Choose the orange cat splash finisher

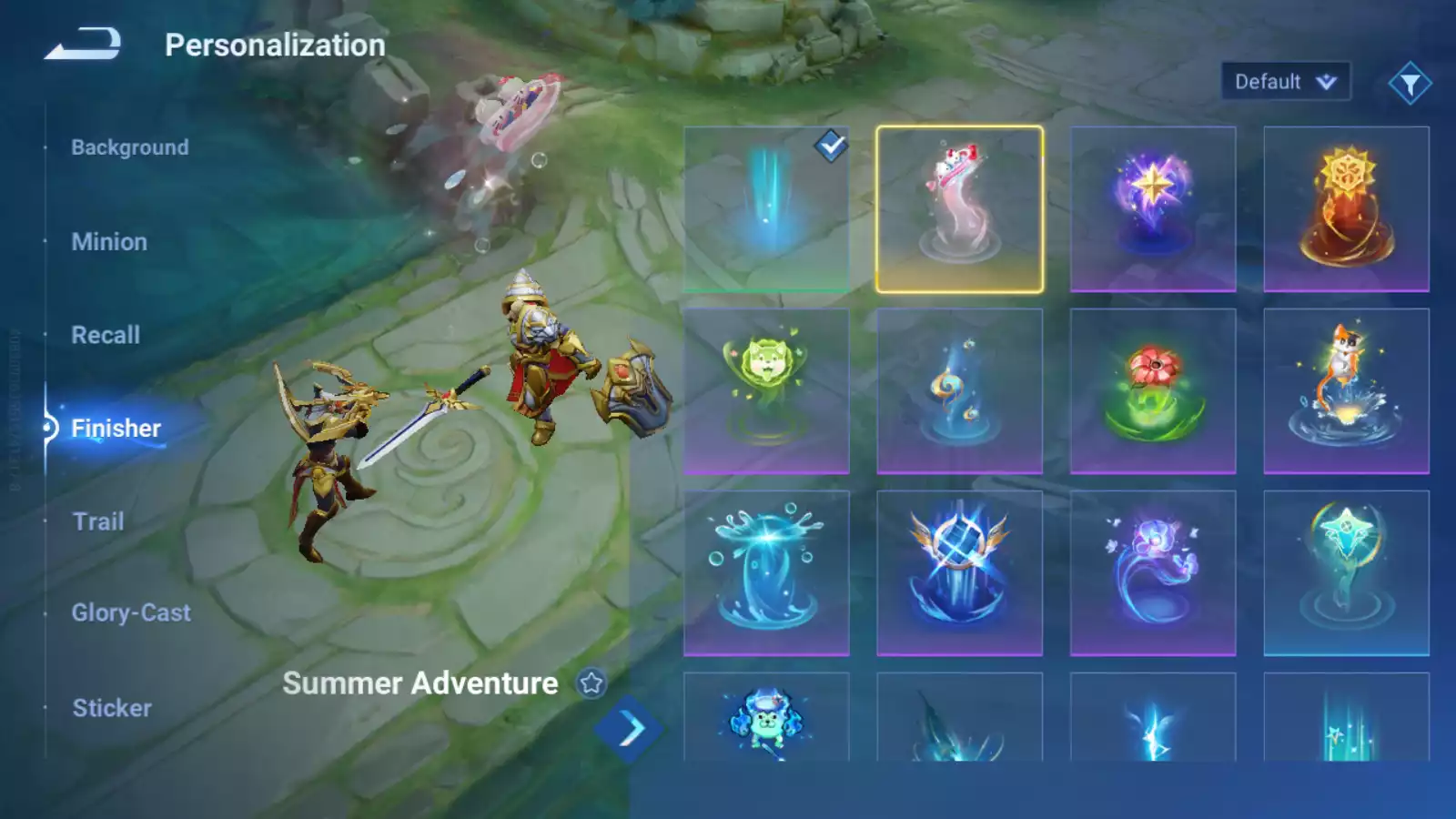pyautogui.click(x=1346, y=391)
